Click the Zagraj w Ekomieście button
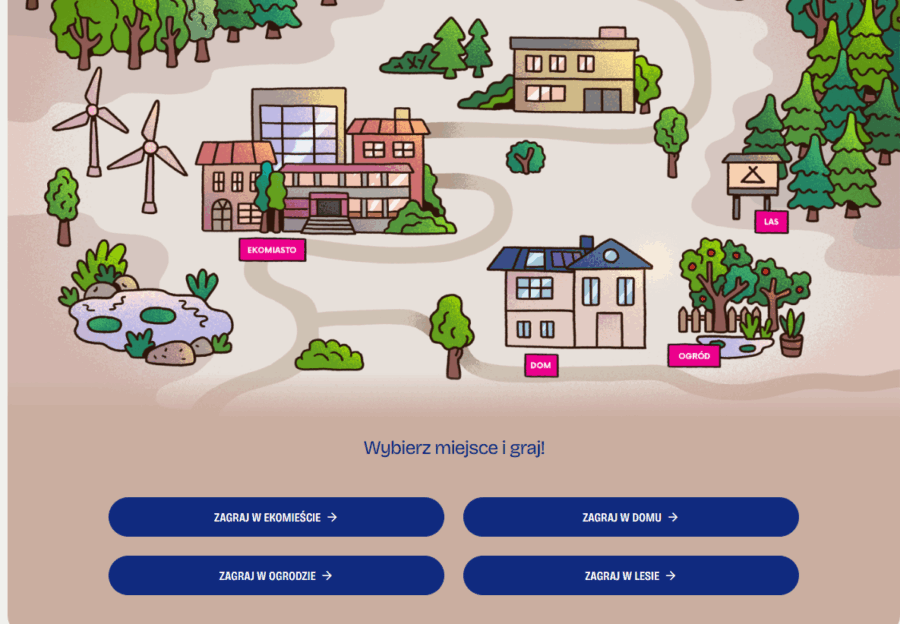 [276, 517]
